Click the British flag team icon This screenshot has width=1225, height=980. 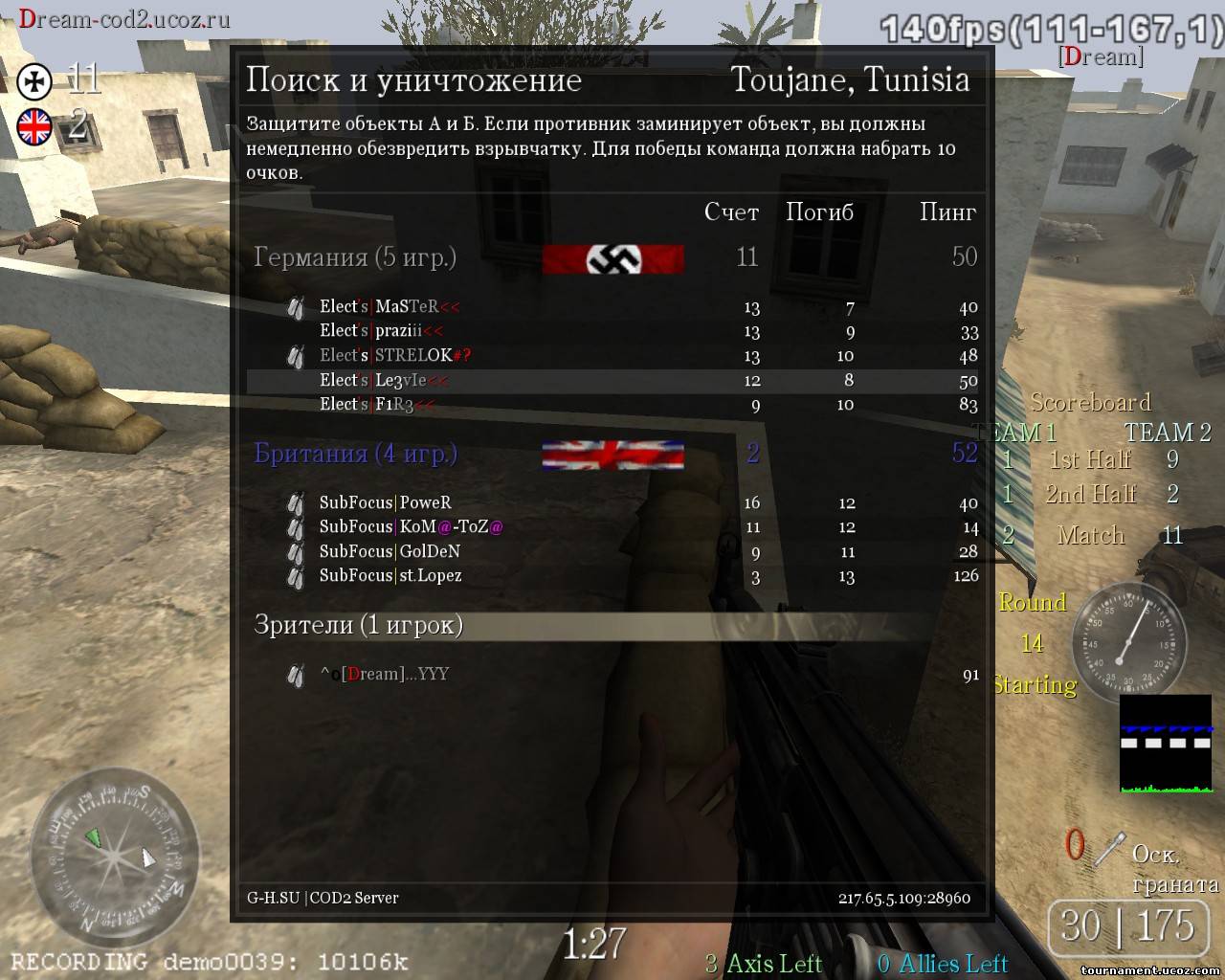35,126
